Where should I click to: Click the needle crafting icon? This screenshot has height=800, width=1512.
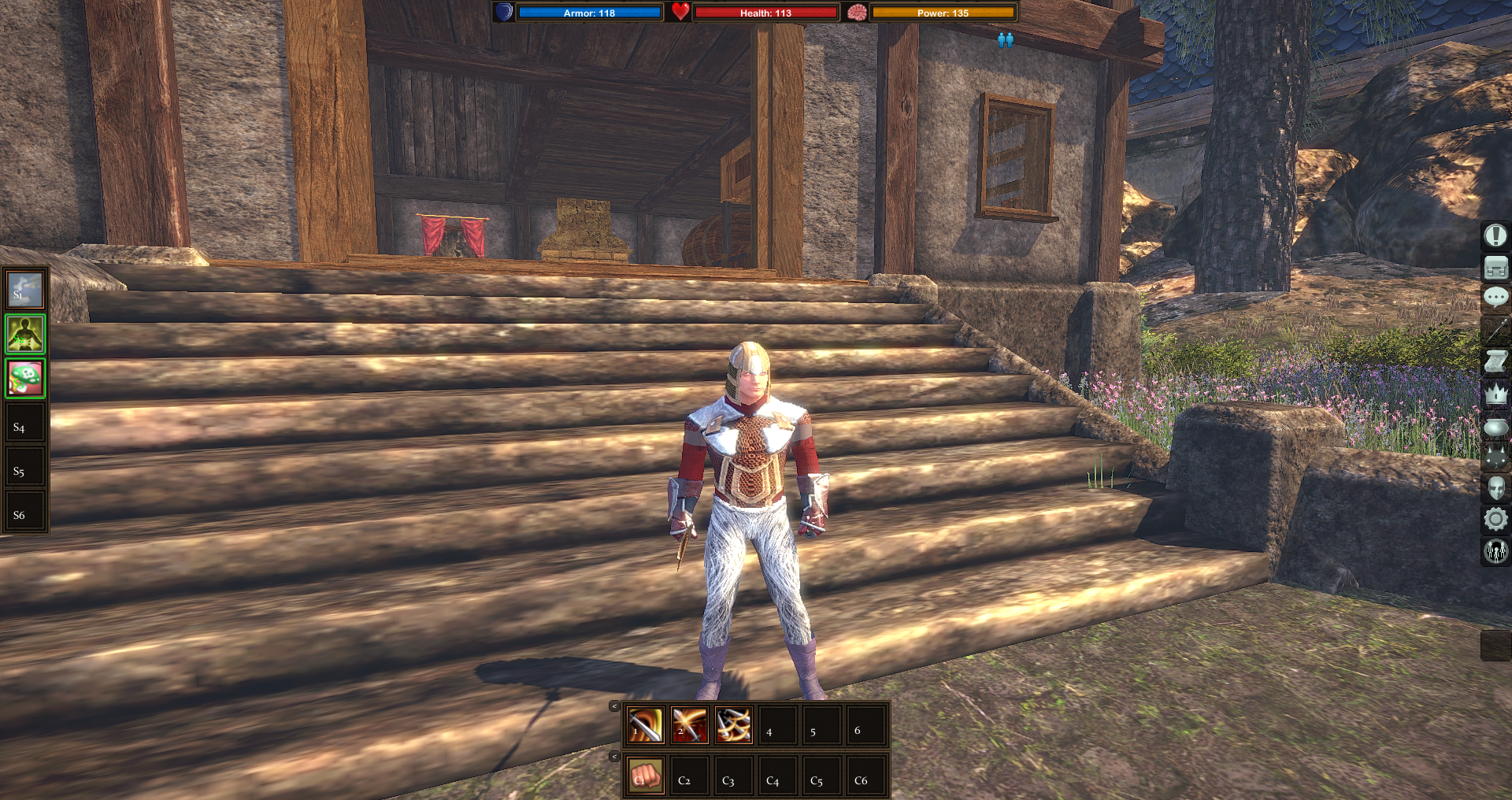point(1495,329)
